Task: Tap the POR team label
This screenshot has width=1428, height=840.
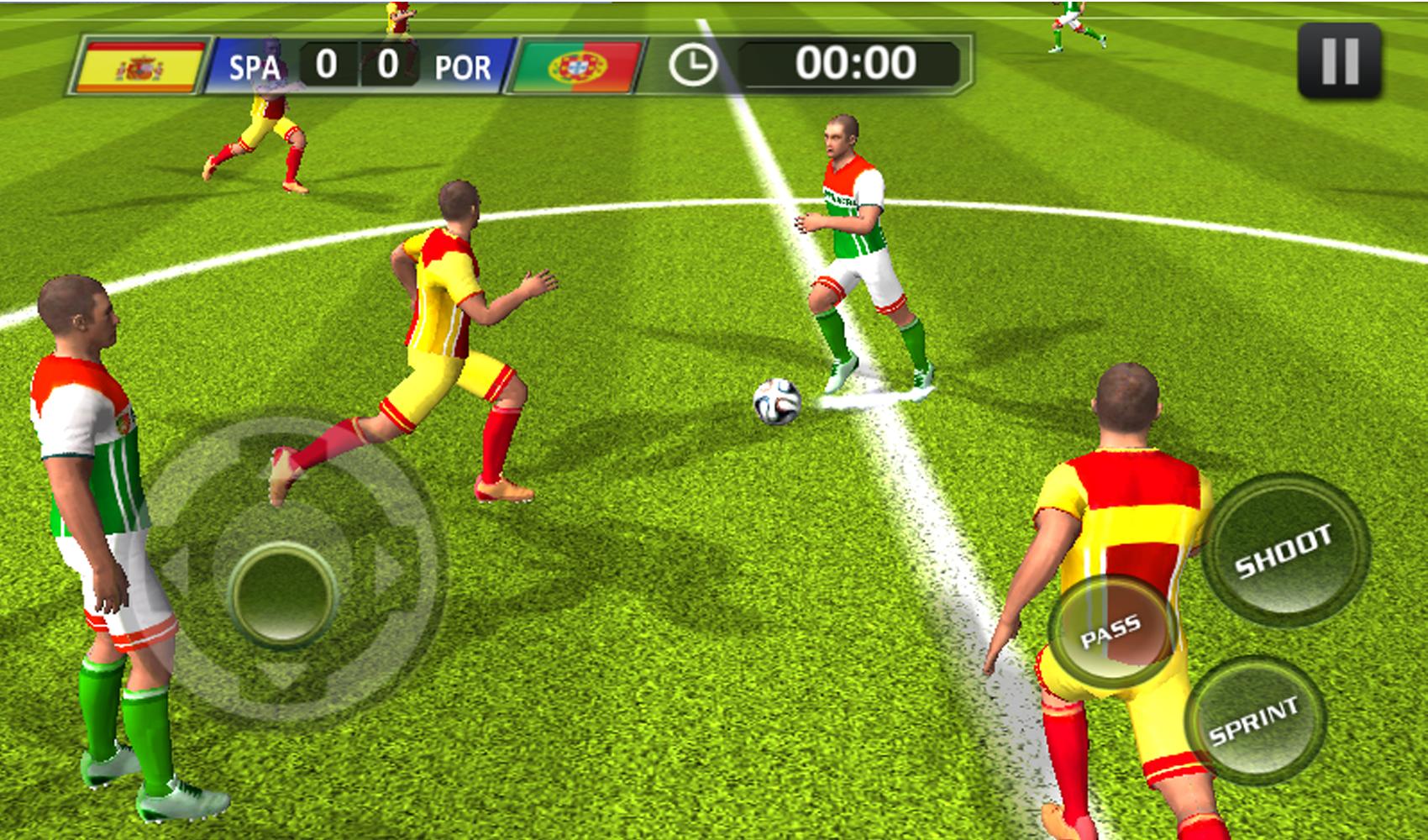Action: pos(463,66)
